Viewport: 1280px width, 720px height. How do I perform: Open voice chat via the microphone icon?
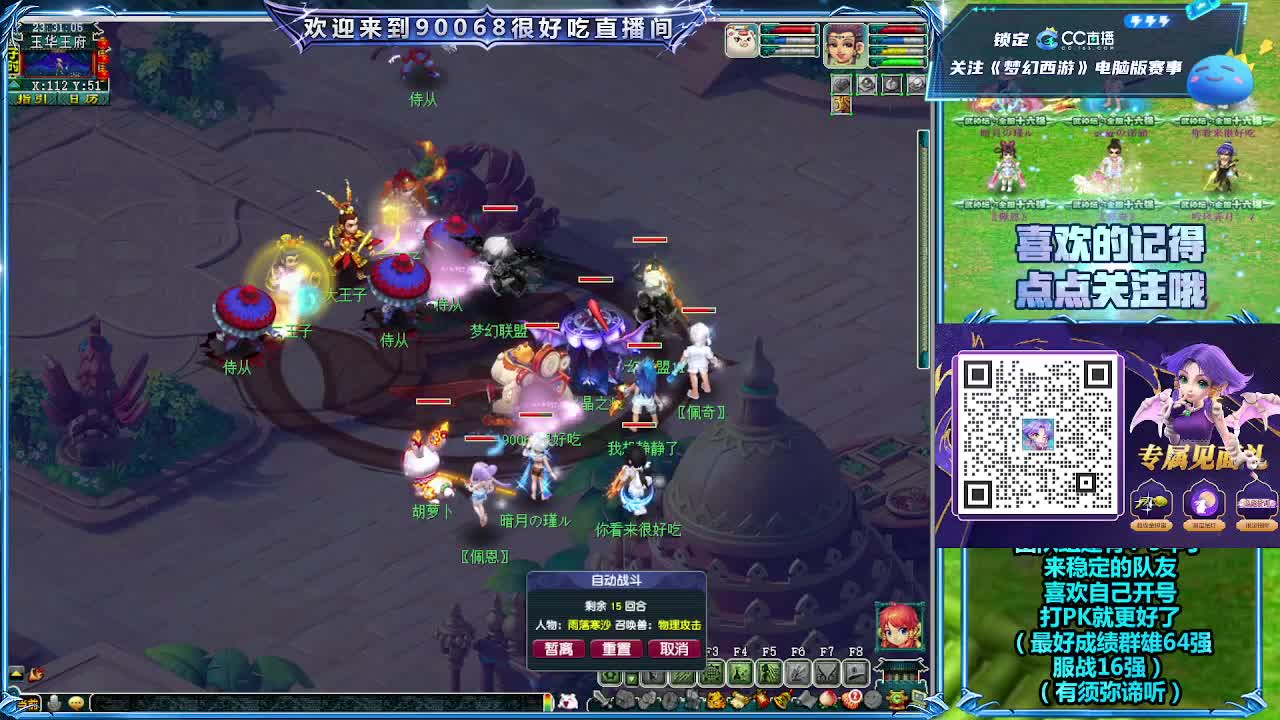coord(54,702)
